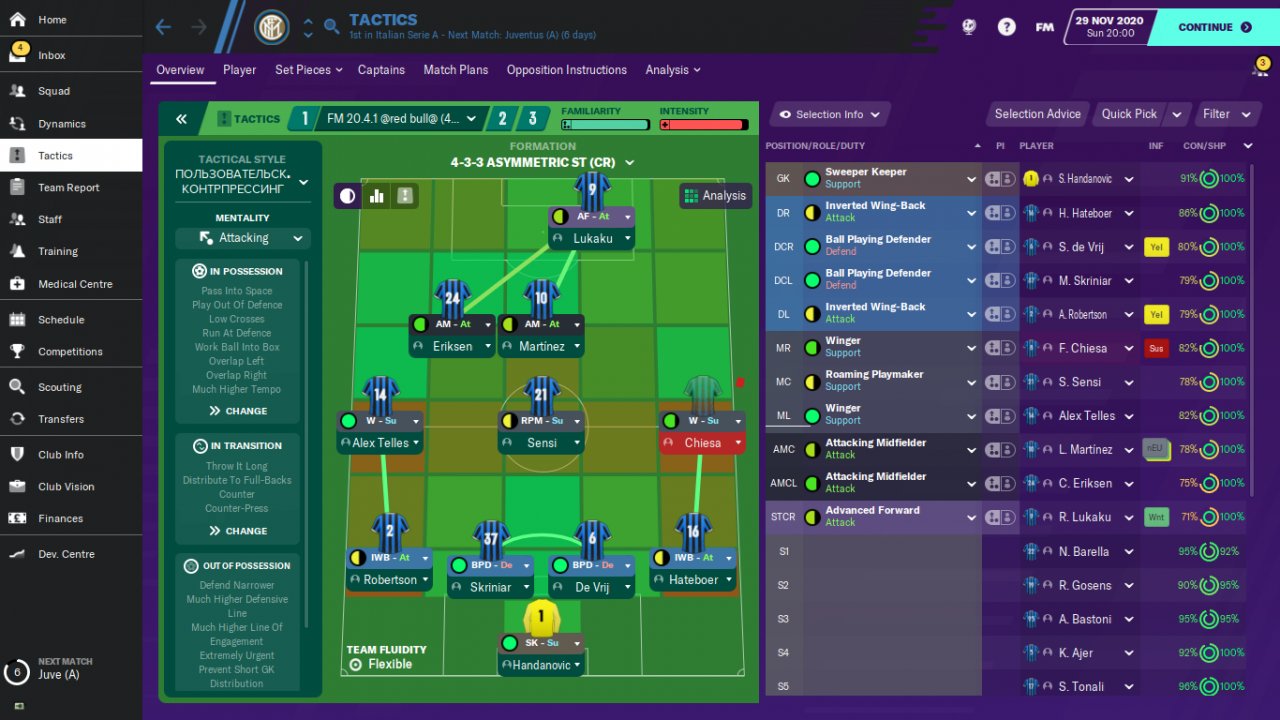Click the pitch Analysis button
Image resolution: width=1280 pixels, height=720 pixels.
click(715, 196)
